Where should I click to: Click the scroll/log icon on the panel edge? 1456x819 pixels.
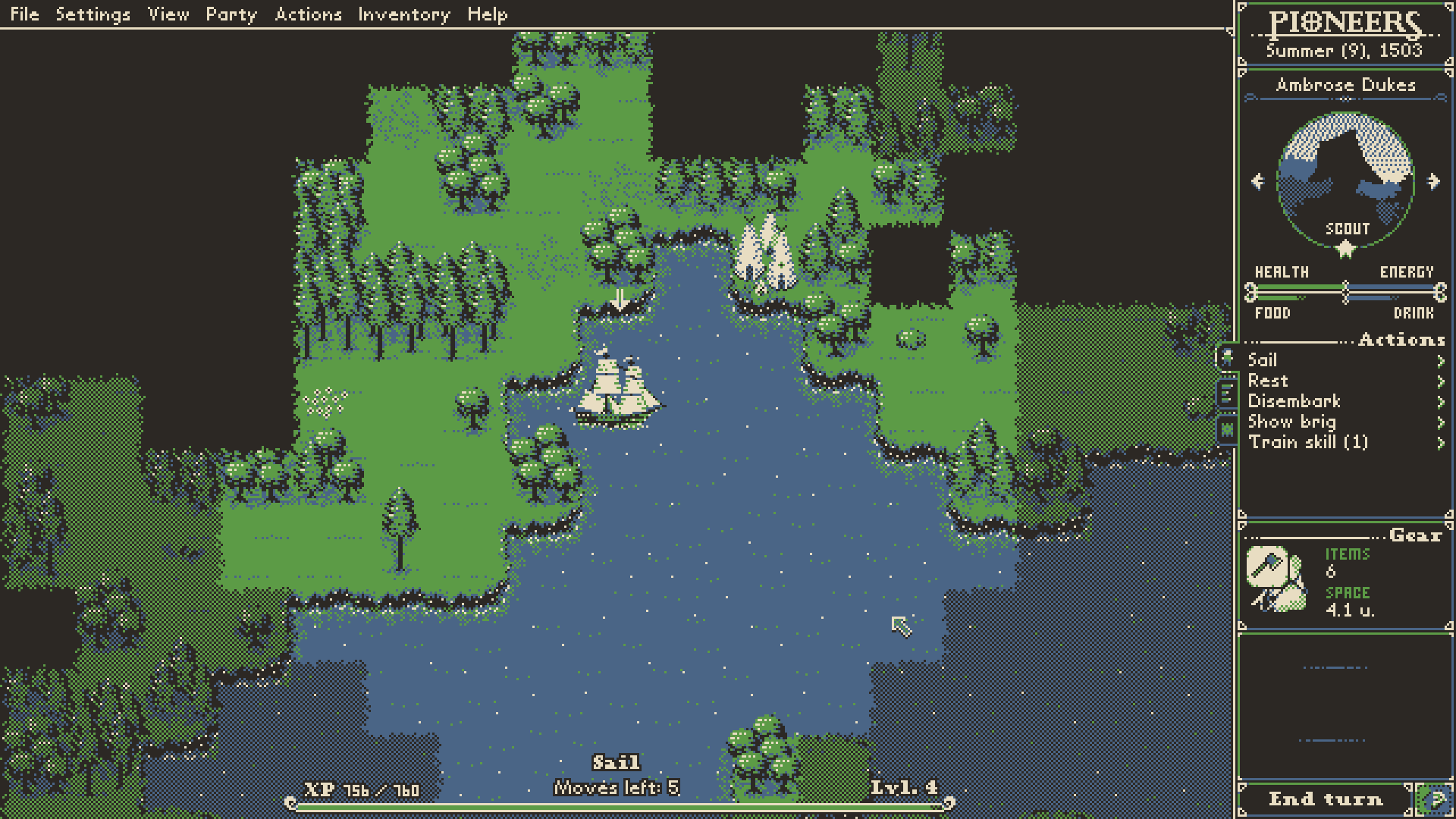(1227, 393)
